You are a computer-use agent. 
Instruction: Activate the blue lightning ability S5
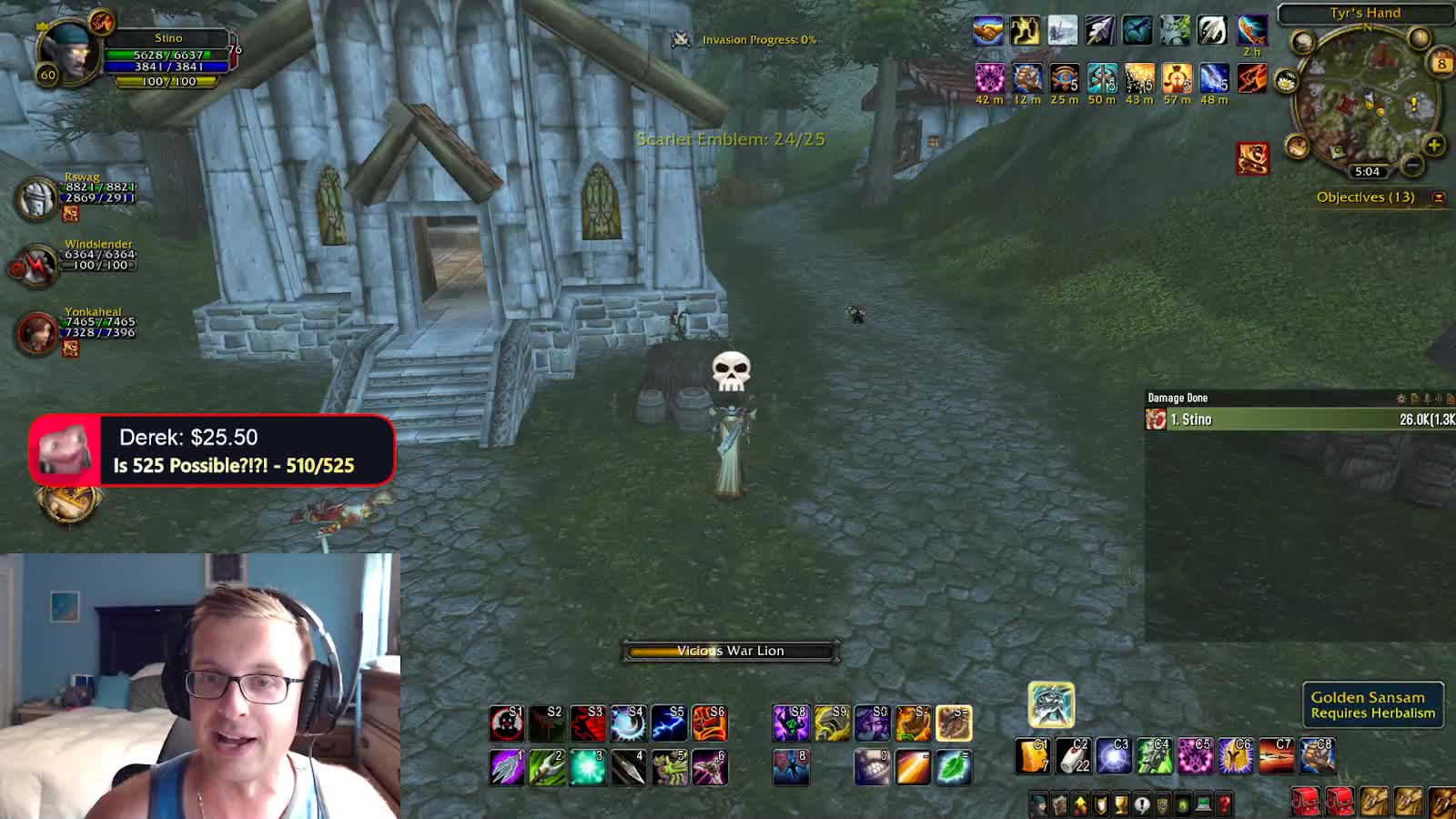pyautogui.click(x=669, y=723)
